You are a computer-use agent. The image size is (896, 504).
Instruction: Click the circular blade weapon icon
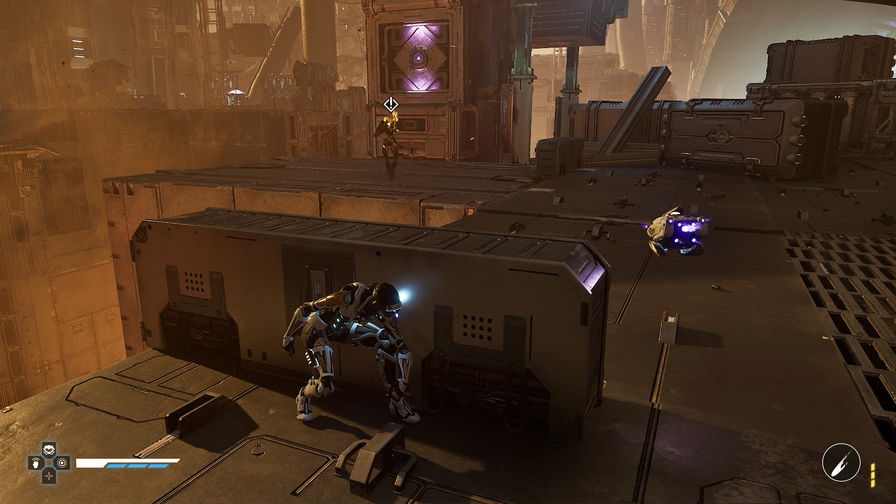(840, 462)
